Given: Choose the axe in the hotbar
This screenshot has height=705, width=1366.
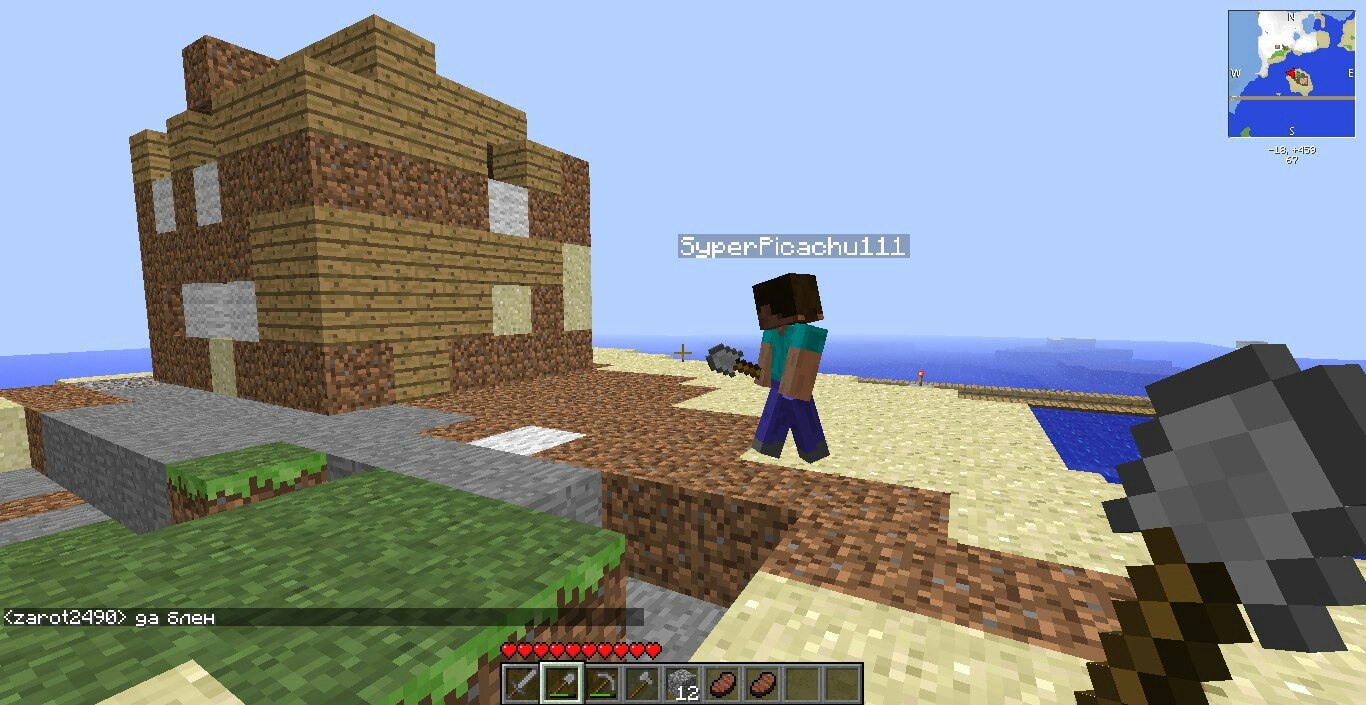Looking at the screenshot, I should pyautogui.click(x=641, y=684).
